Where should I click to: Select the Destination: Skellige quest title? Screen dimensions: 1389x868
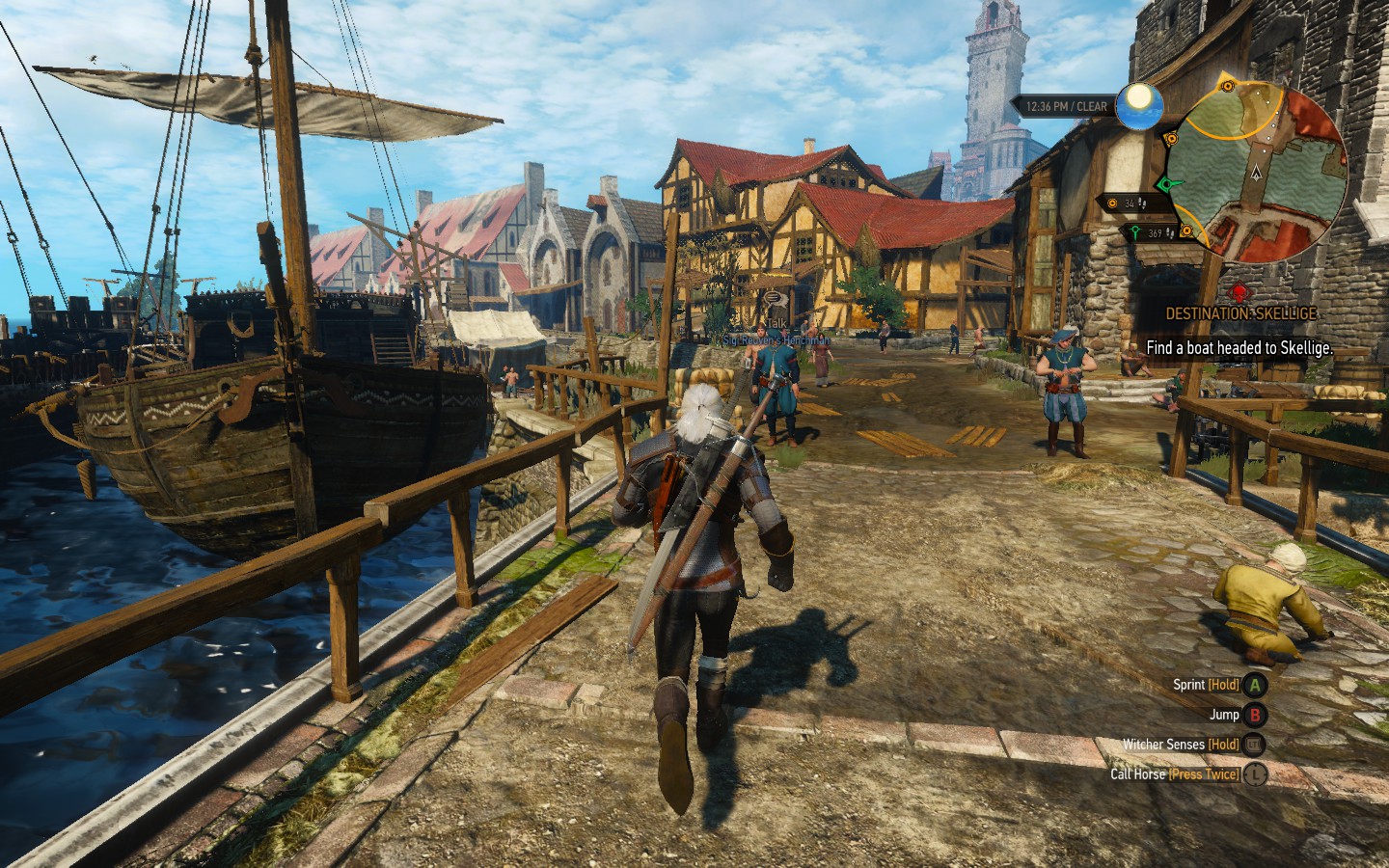click(1240, 314)
